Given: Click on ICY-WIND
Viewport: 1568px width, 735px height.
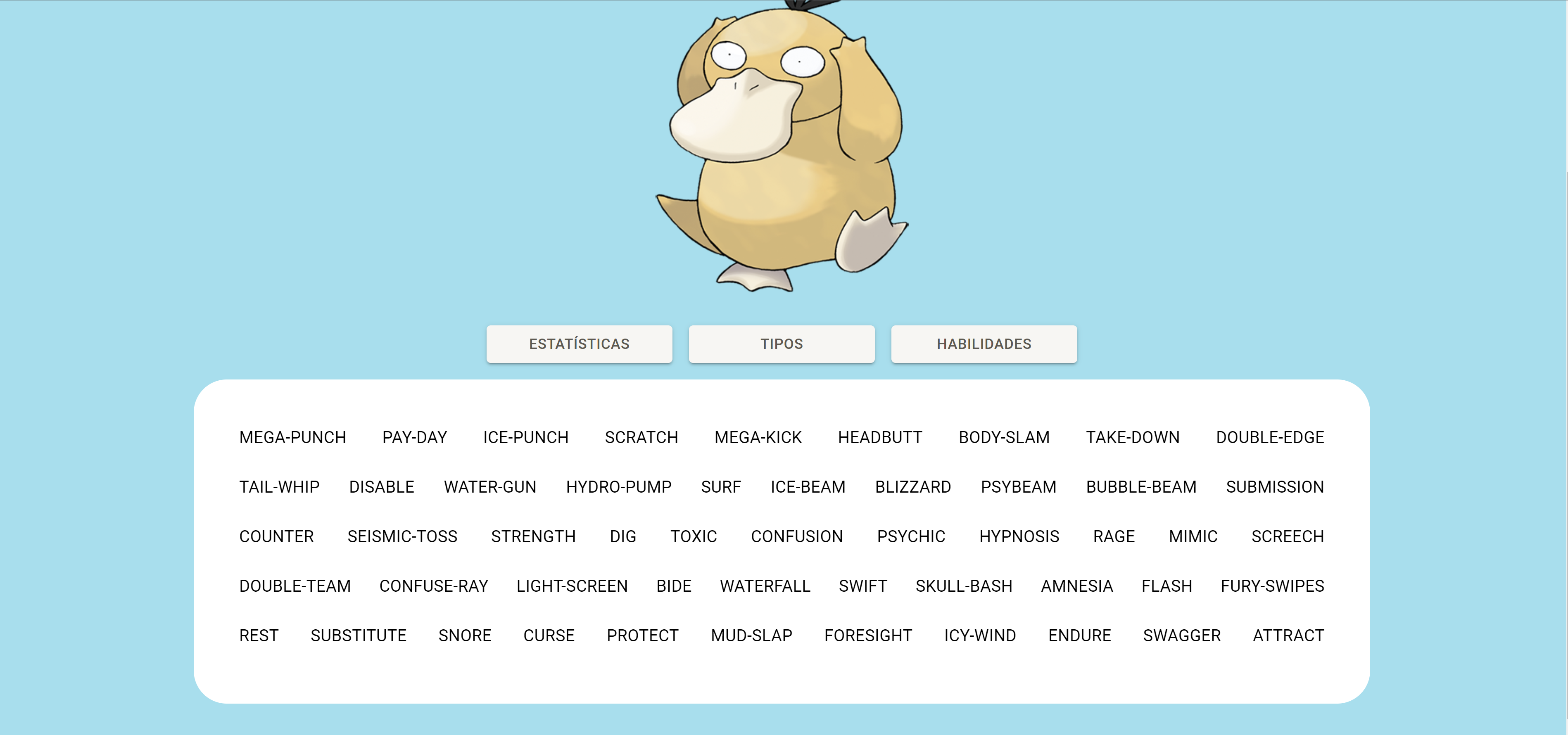Looking at the screenshot, I should coord(979,635).
